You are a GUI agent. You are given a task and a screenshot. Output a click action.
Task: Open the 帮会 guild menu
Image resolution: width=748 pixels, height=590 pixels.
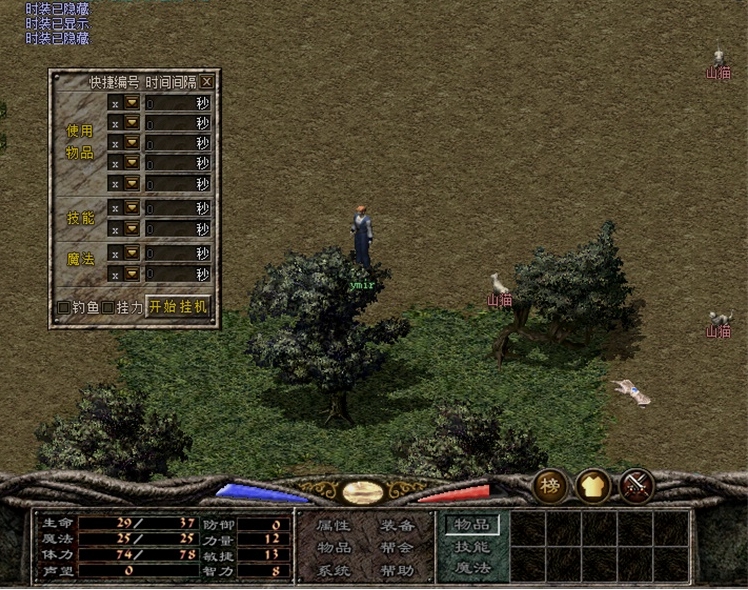click(x=397, y=548)
